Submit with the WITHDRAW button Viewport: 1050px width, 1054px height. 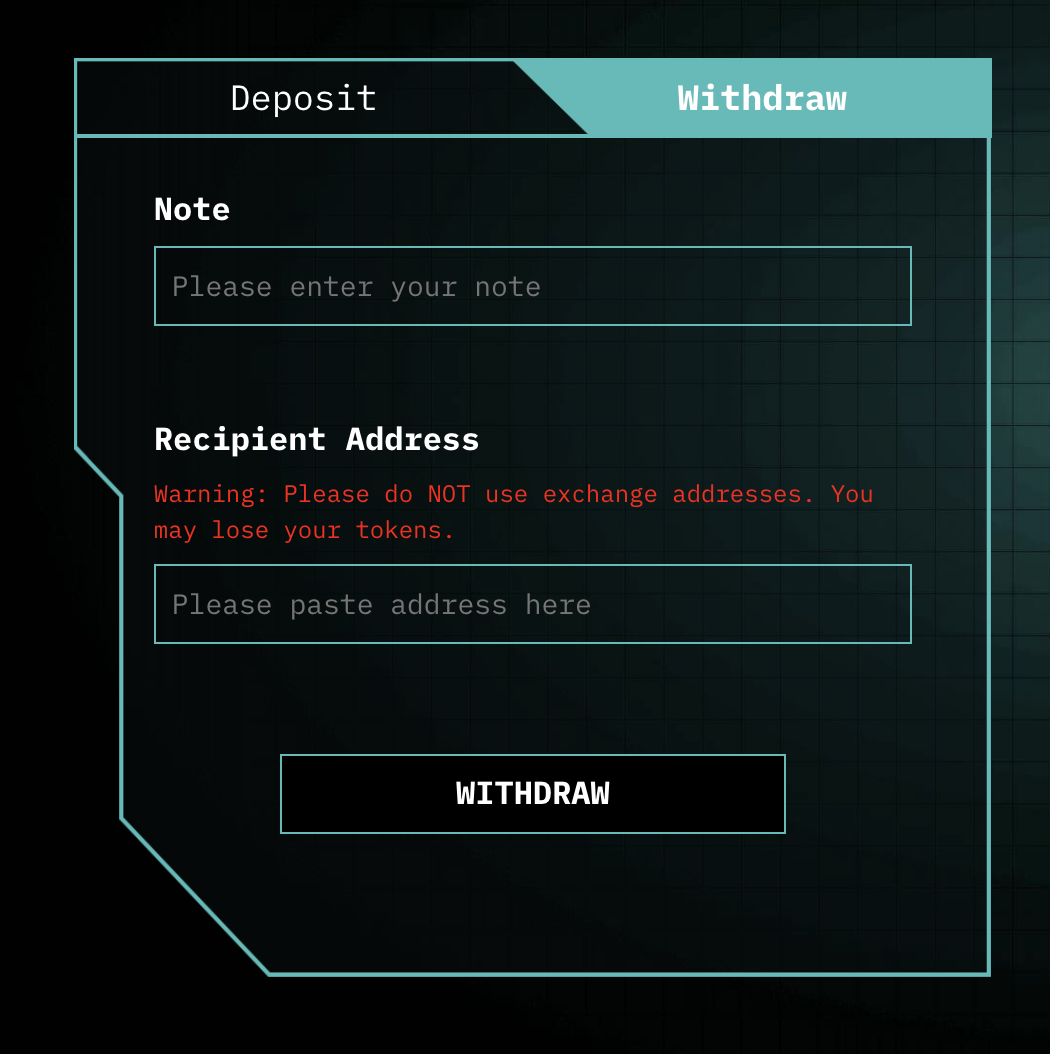tap(532, 794)
